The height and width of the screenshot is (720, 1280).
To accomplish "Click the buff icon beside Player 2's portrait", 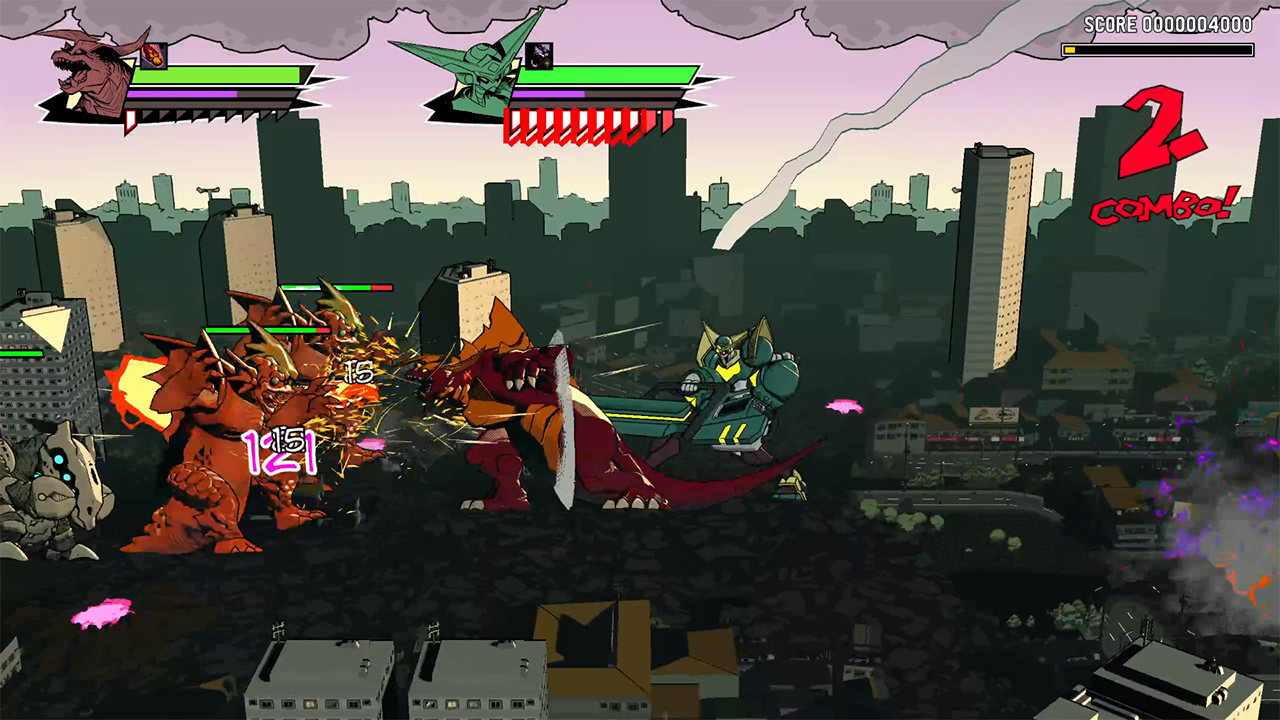I will pyautogui.click(x=541, y=55).
